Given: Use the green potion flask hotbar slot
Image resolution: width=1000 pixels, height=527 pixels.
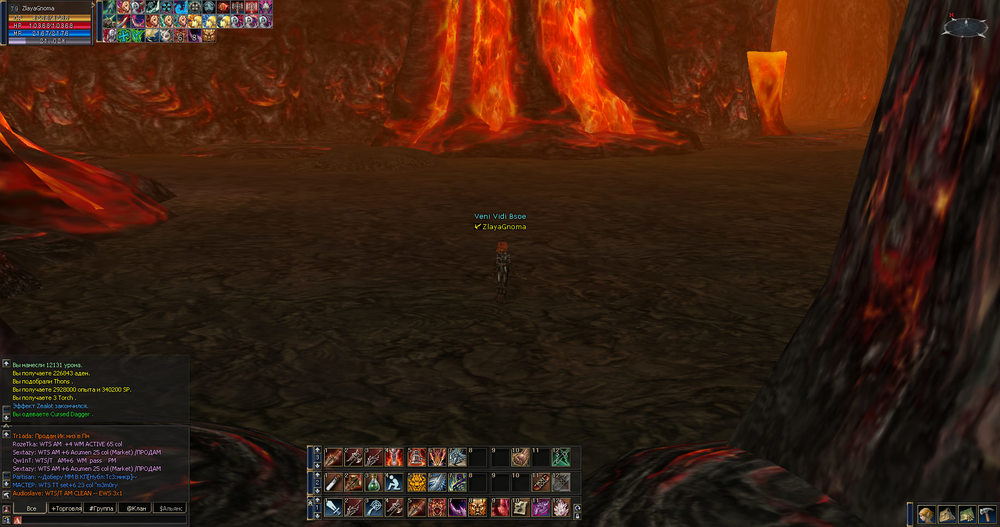Looking at the screenshot, I should [374, 482].
